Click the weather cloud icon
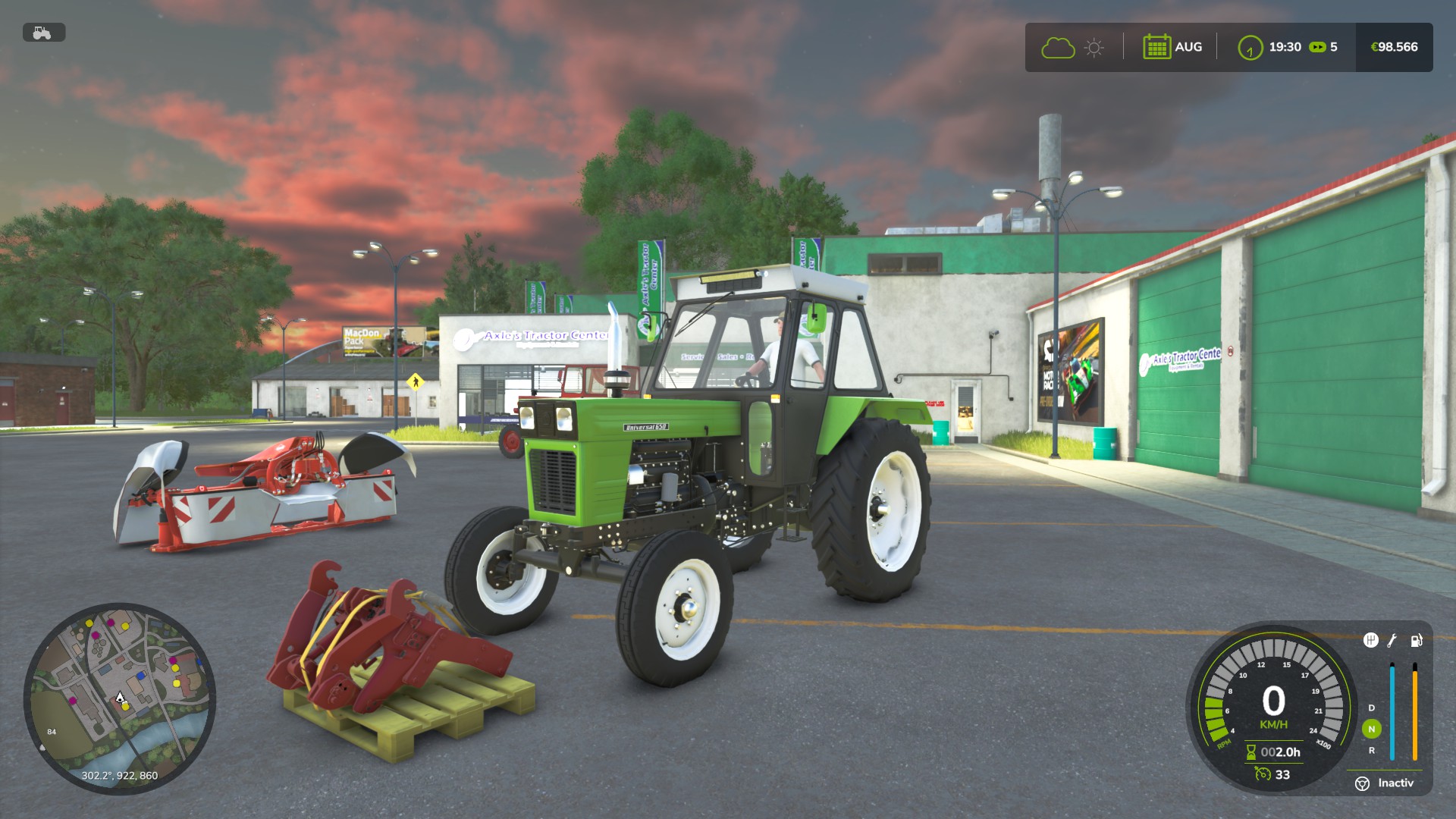 1058,47
